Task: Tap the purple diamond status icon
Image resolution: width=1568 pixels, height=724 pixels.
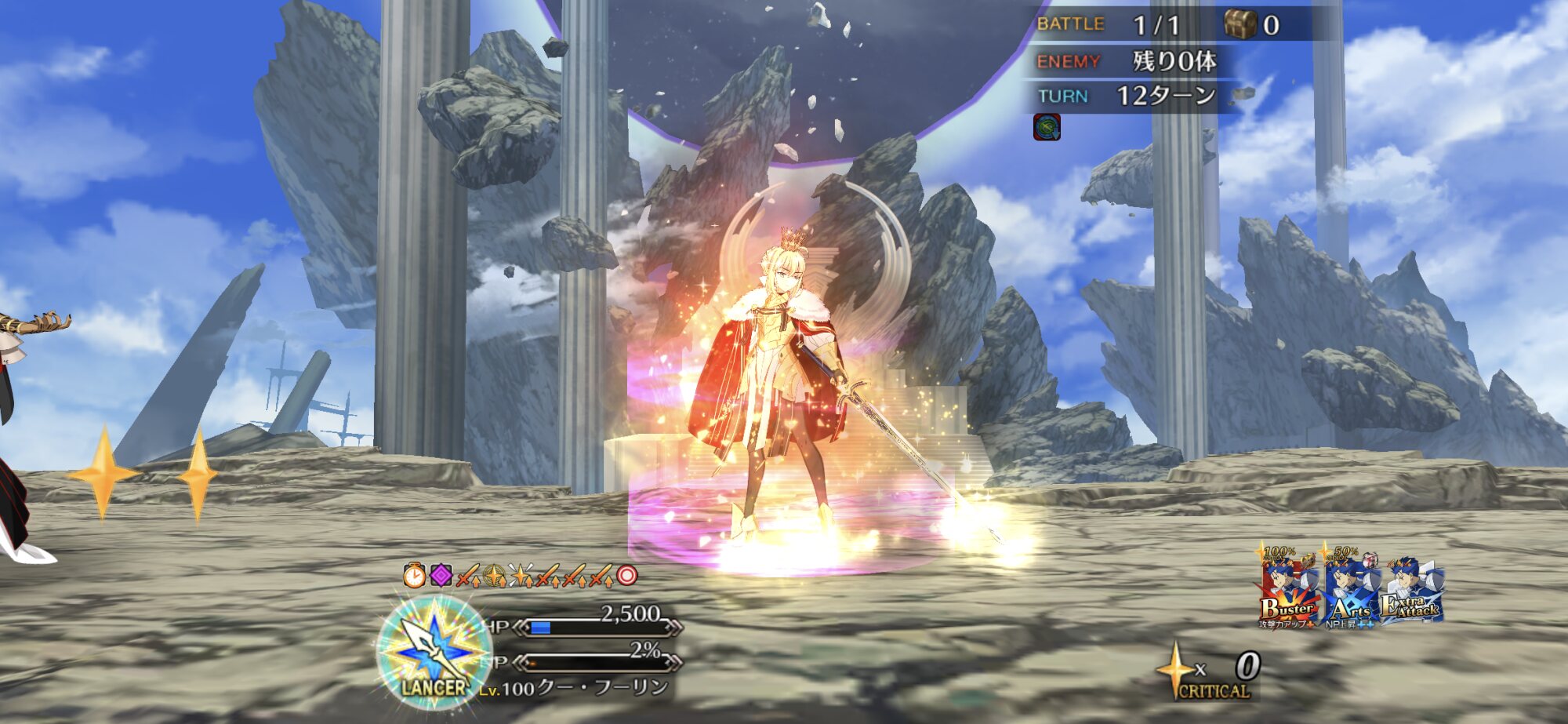Action: point(441,577)
